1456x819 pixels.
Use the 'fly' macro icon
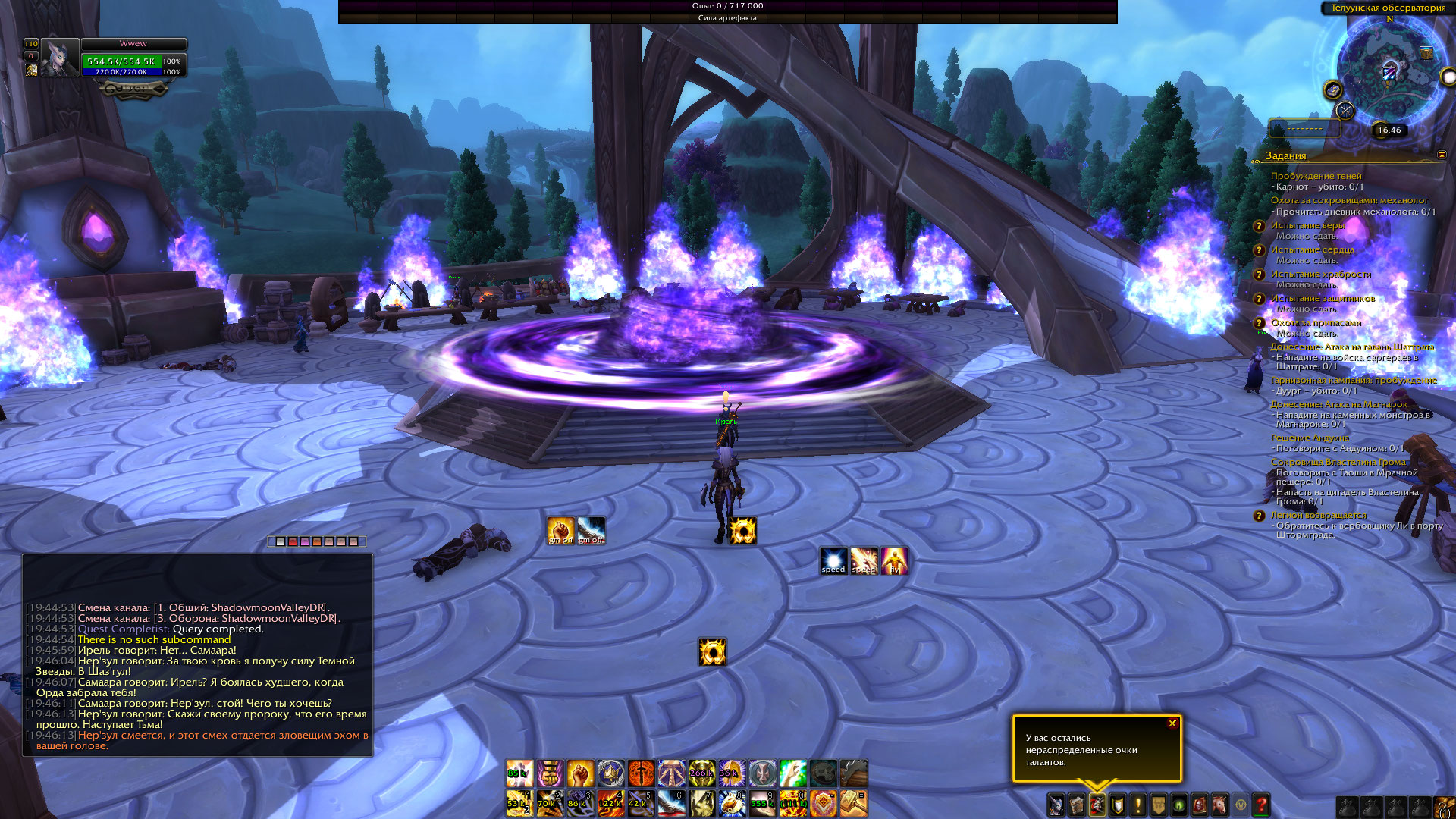(x=894, y=561)
